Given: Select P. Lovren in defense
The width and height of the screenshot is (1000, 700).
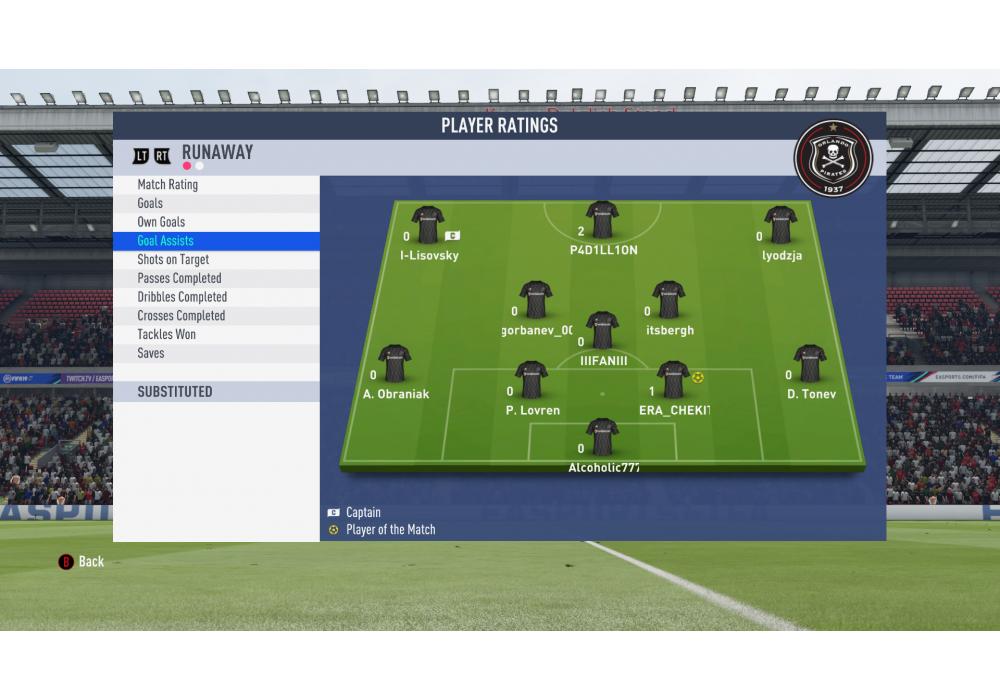Looking at the screenshot, I should pos(531,380).
